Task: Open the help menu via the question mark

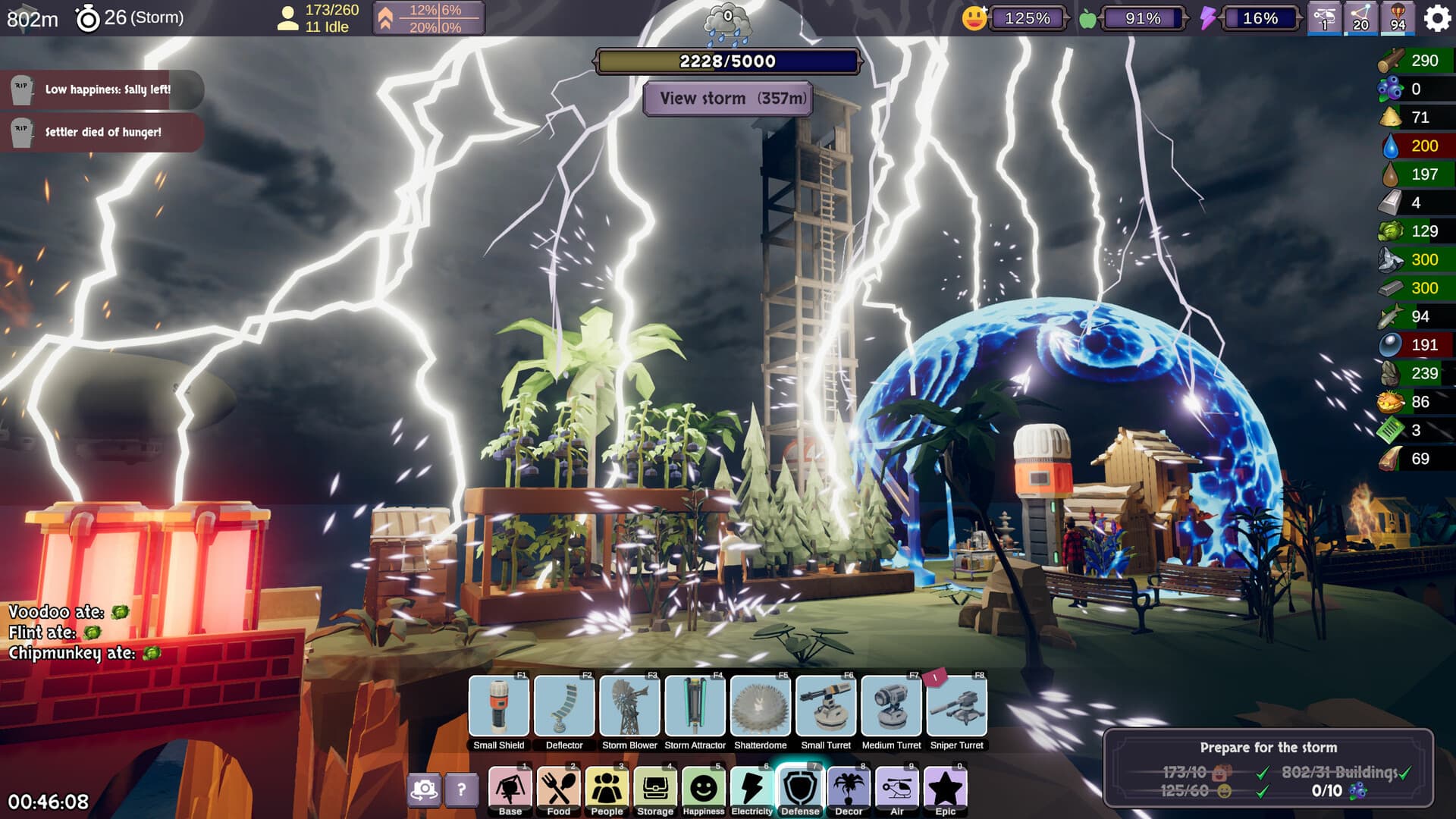Action: (462, 791)
